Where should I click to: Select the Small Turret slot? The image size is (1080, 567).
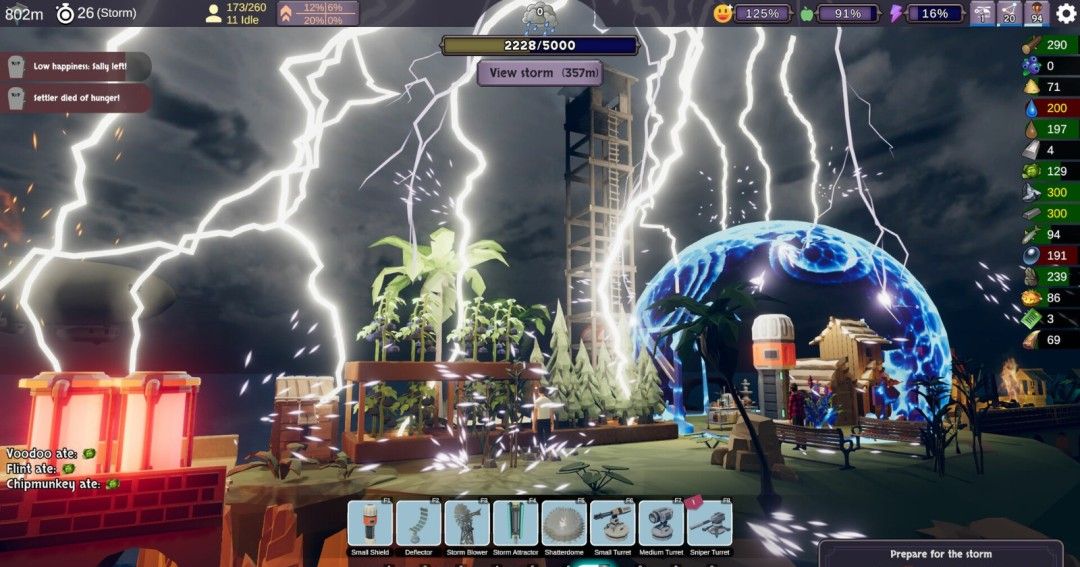tap(613, 524)
